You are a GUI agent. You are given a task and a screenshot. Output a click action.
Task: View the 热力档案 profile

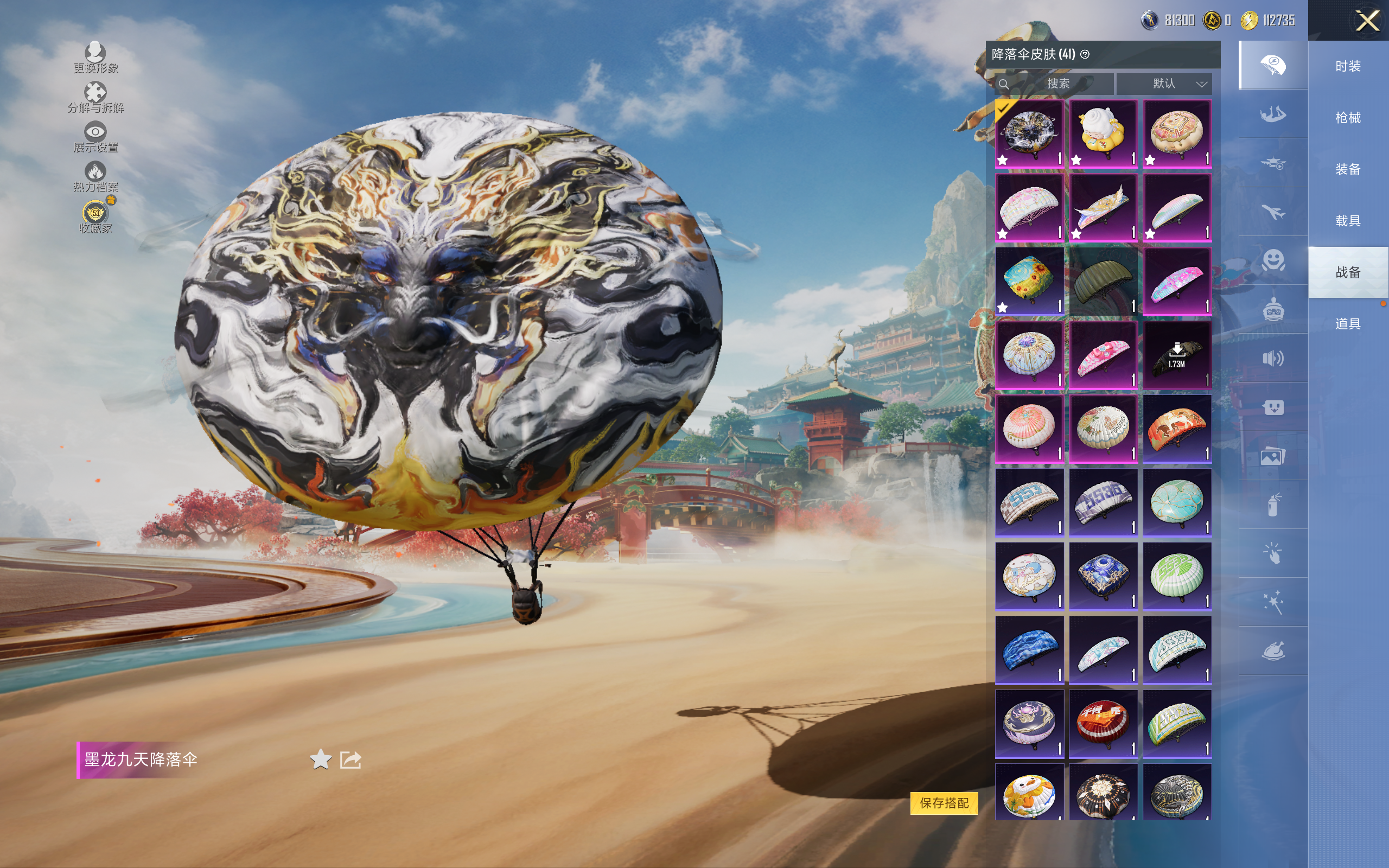(95, 176)
